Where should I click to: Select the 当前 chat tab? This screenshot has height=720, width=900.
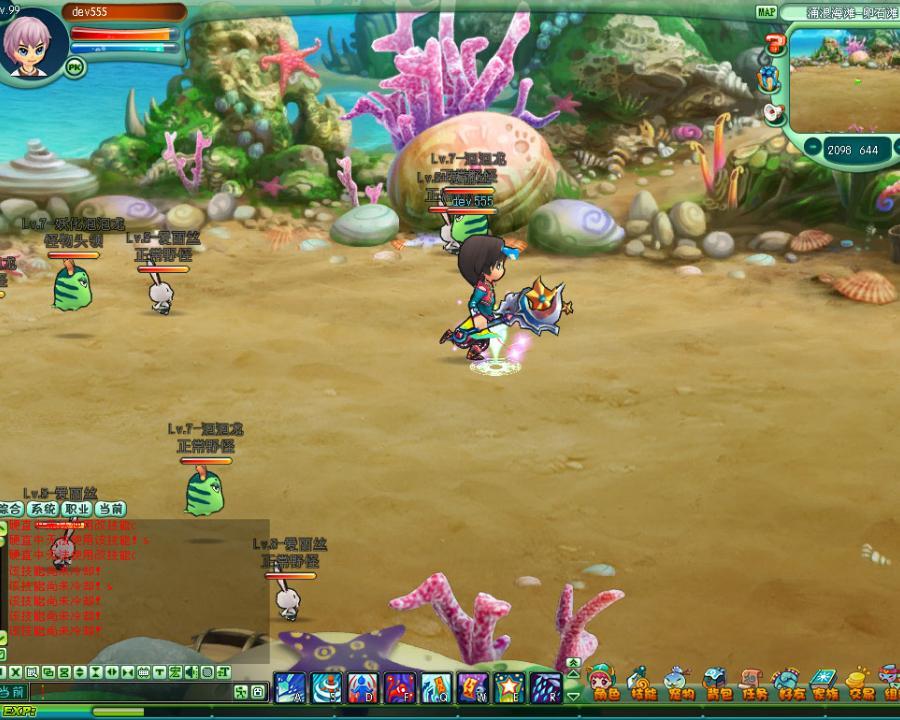111,509
